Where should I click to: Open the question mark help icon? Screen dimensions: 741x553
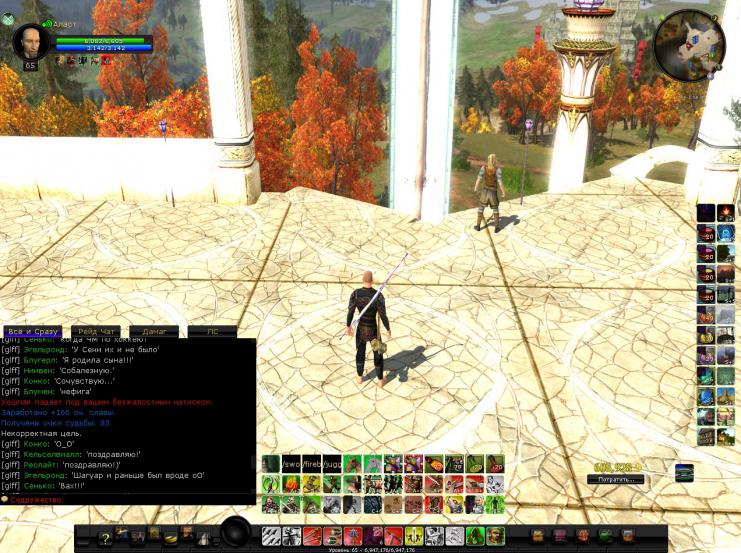coord(104,538)
